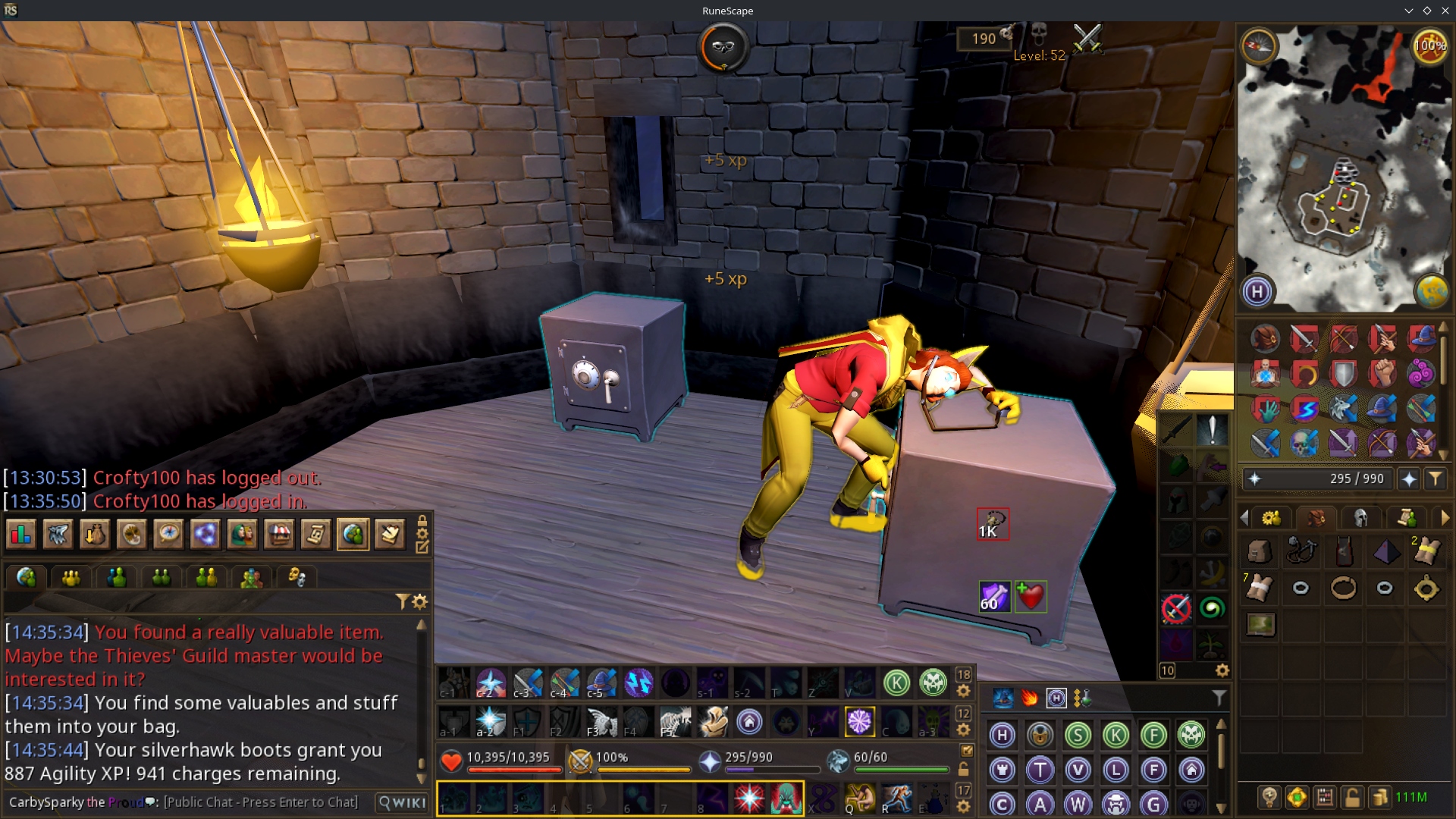Select the green K teleport icon
Image resolution: width=1456 pixels, height=819 pixels.
click(x=1116, y=735)
